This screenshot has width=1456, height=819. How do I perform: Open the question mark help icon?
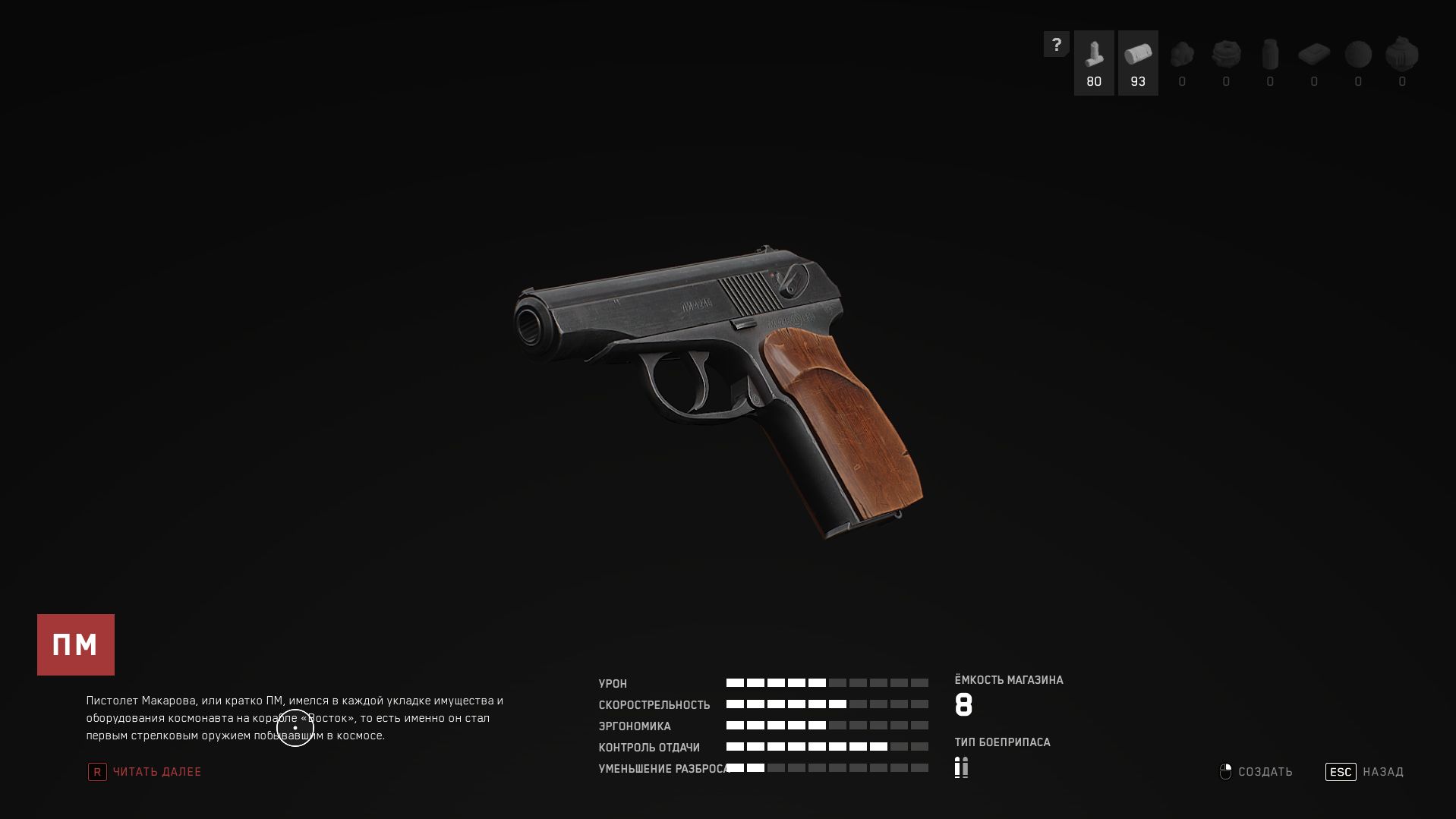[x=1056, y=45]
